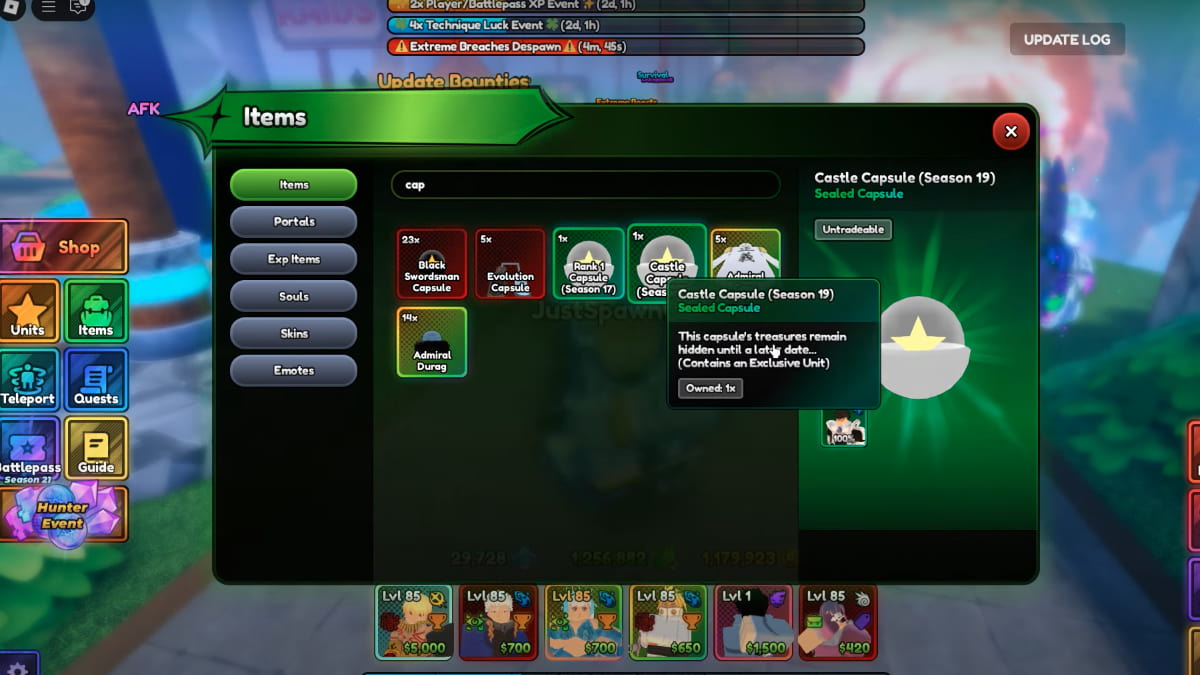Select the Skins category
The height and width of the screenshot is (675, 1200).
pos(293,333)
